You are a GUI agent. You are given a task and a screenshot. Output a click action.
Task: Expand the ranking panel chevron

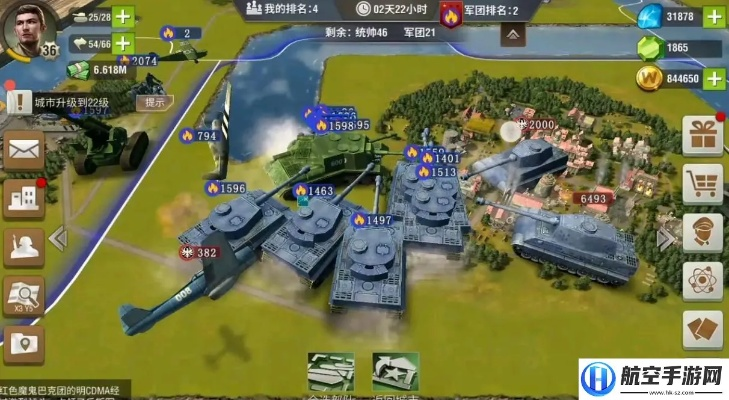click(512, 34)
